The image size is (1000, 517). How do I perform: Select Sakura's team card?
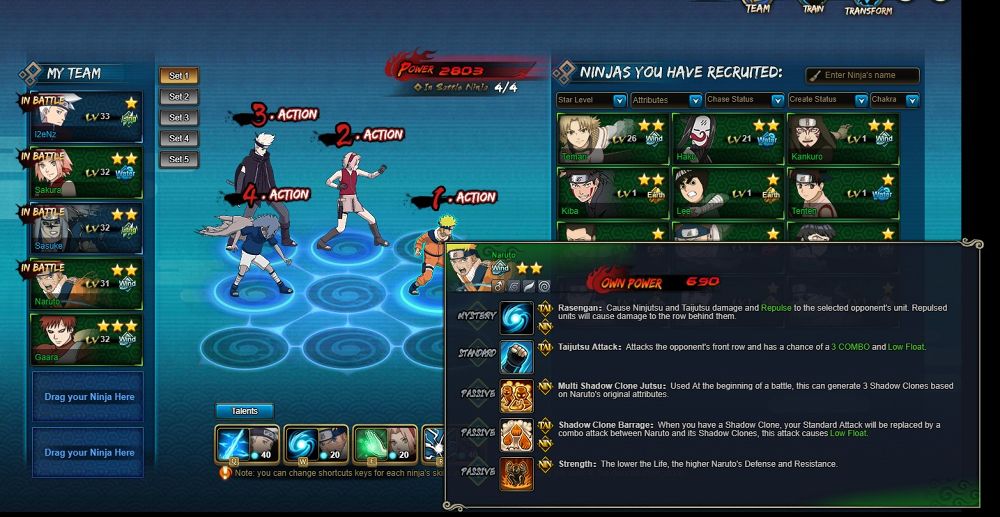(86, 172)
